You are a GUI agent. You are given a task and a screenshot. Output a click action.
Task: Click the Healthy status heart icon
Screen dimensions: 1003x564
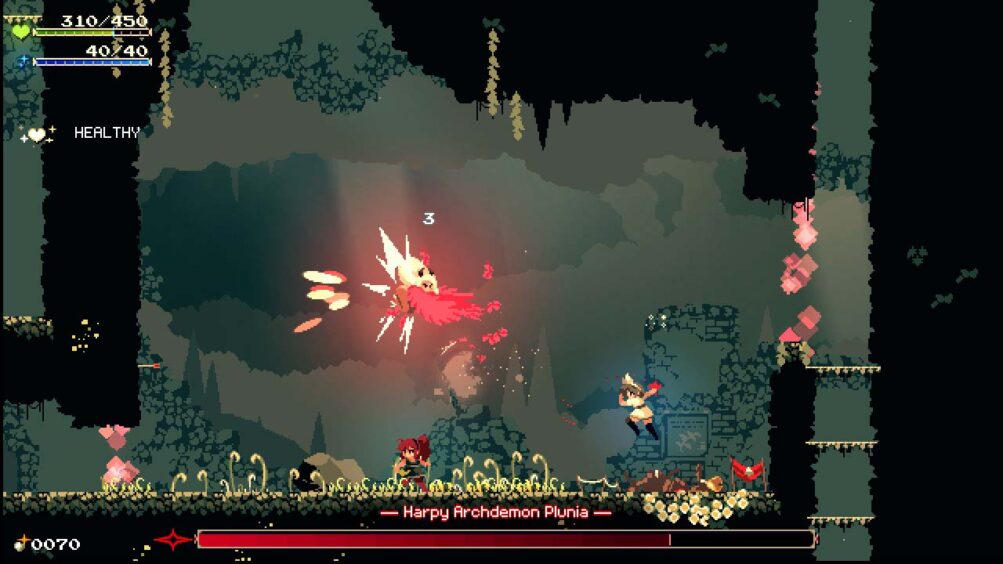click(x=37, y=134)
